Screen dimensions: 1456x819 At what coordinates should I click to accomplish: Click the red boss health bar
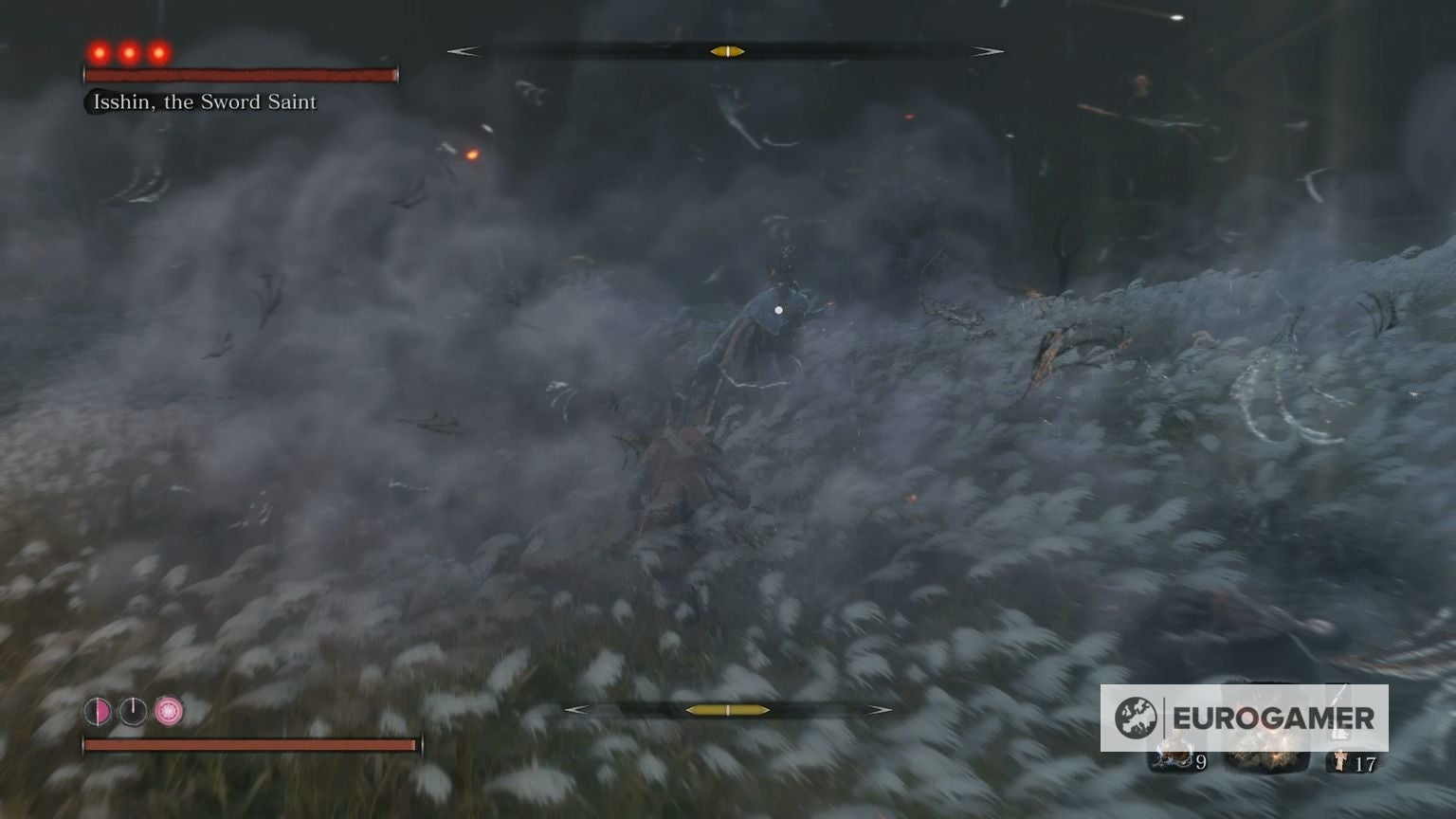pyautogui.click(x=242, y=73)
